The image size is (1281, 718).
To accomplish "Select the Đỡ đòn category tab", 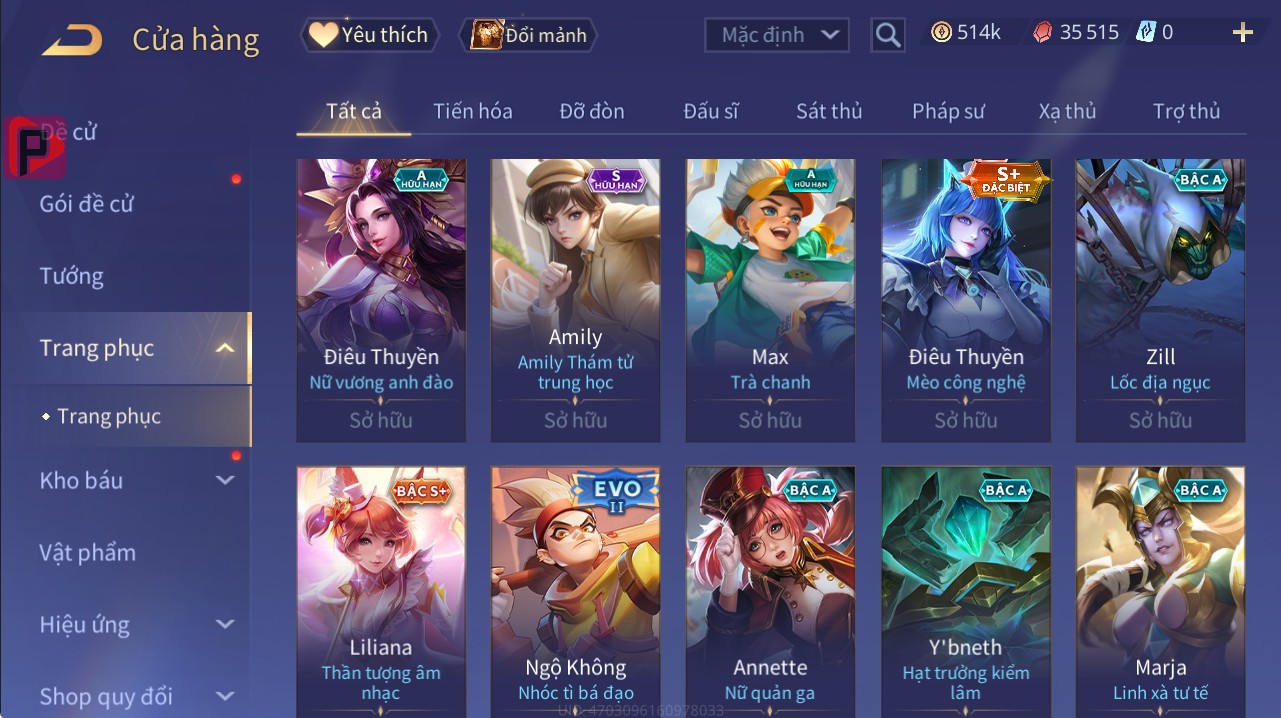I will click(592, 111).
